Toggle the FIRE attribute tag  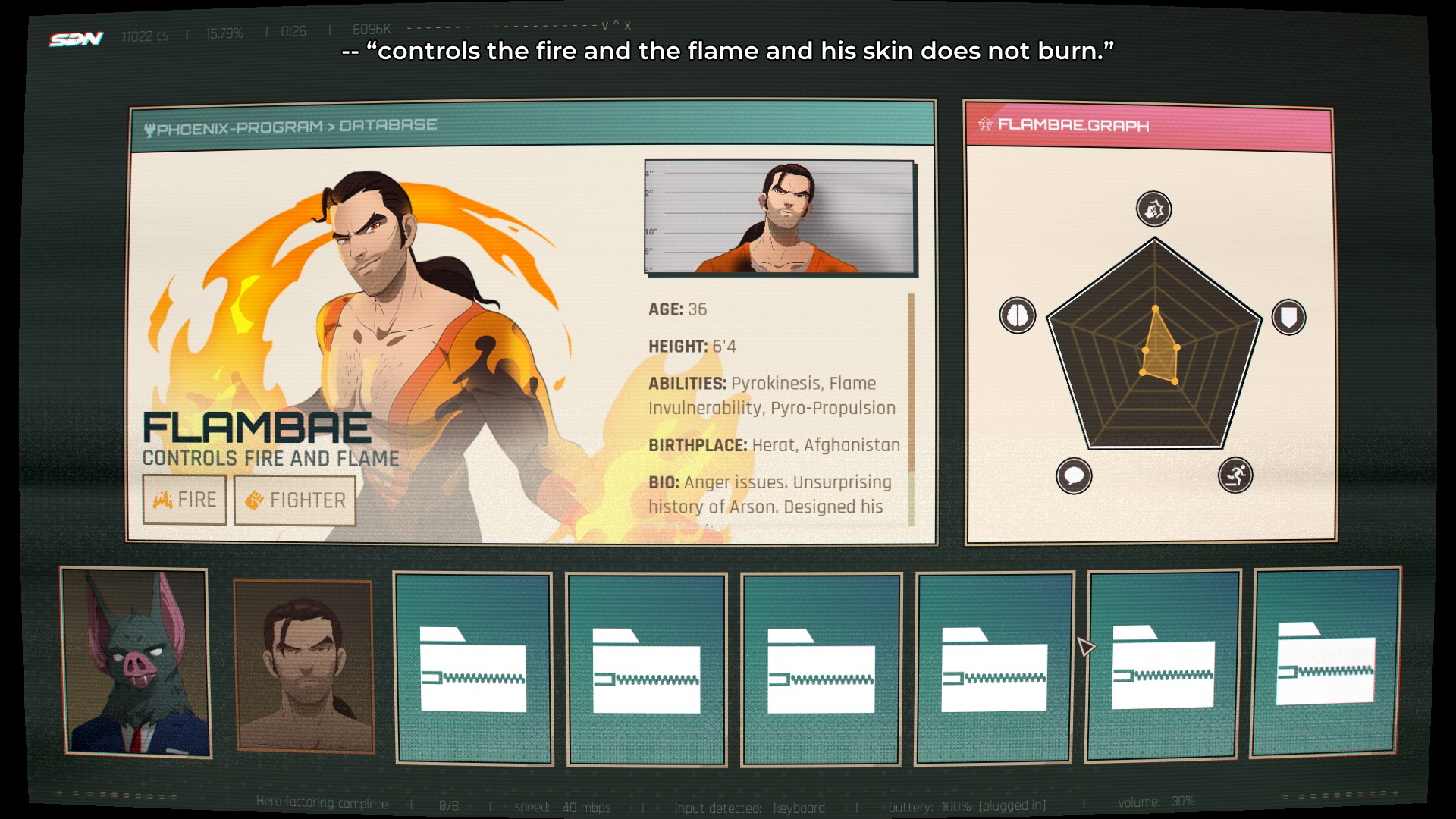[184, 499]
